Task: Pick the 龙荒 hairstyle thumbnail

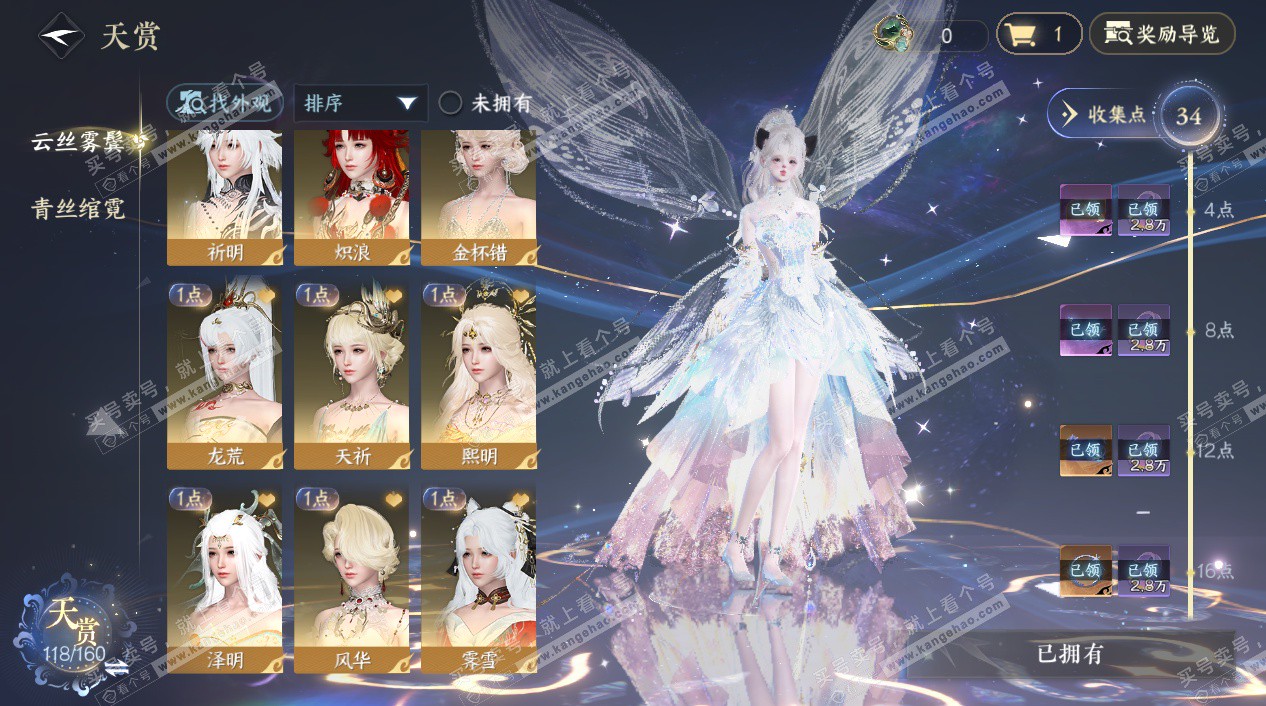Action: (224, 375)
